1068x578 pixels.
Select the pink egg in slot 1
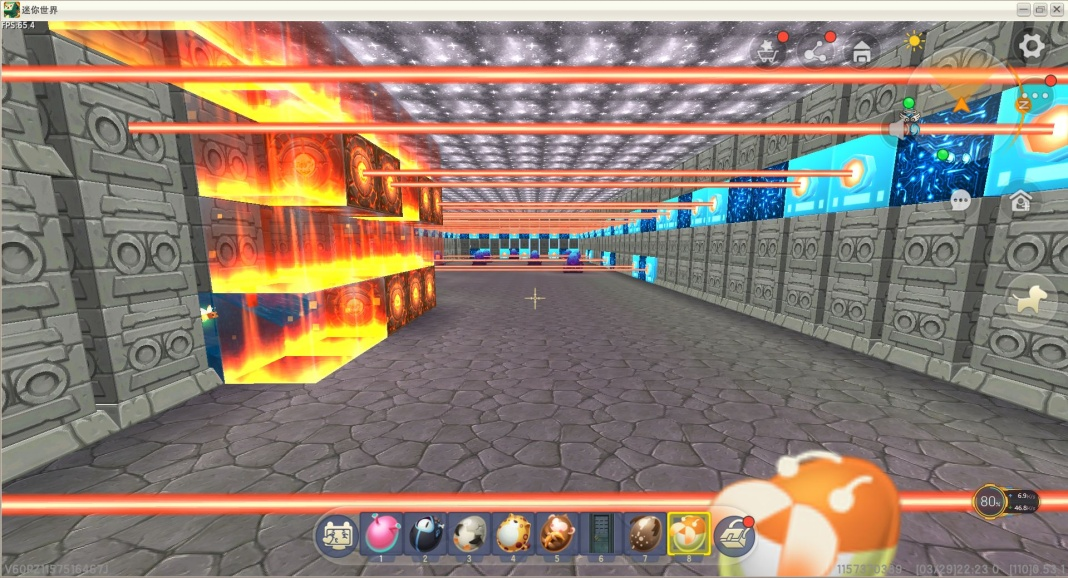tap(381, 534)
